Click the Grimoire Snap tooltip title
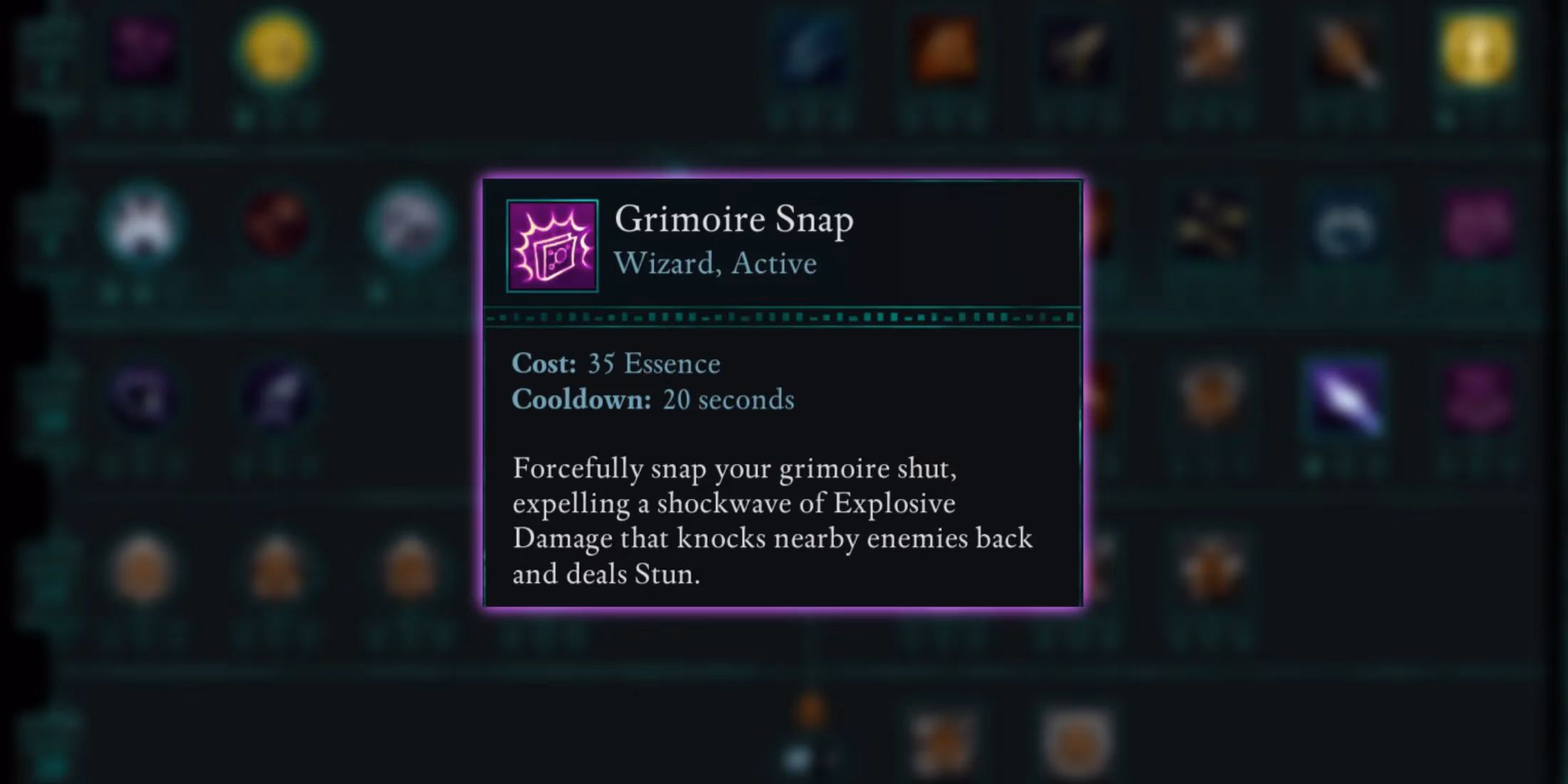1568x784 pixels. coord(734,220)
